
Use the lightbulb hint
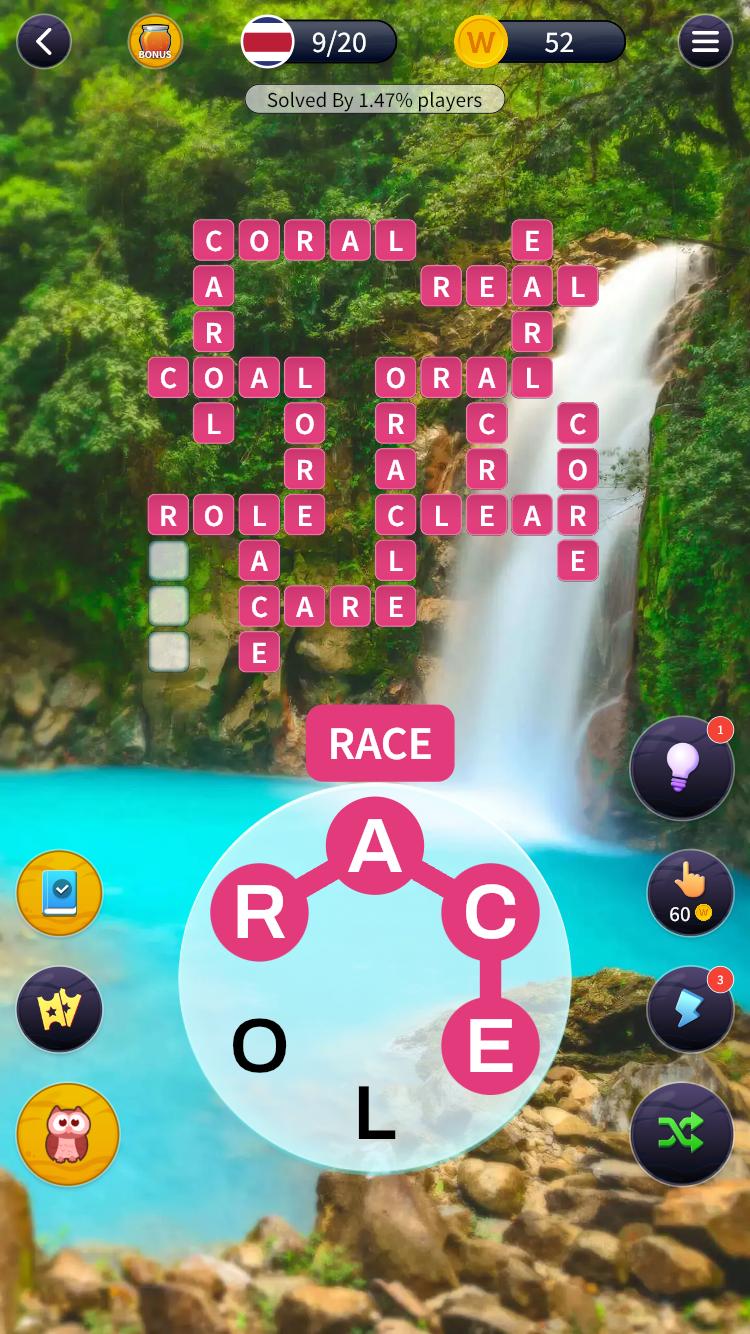point(682,768)
